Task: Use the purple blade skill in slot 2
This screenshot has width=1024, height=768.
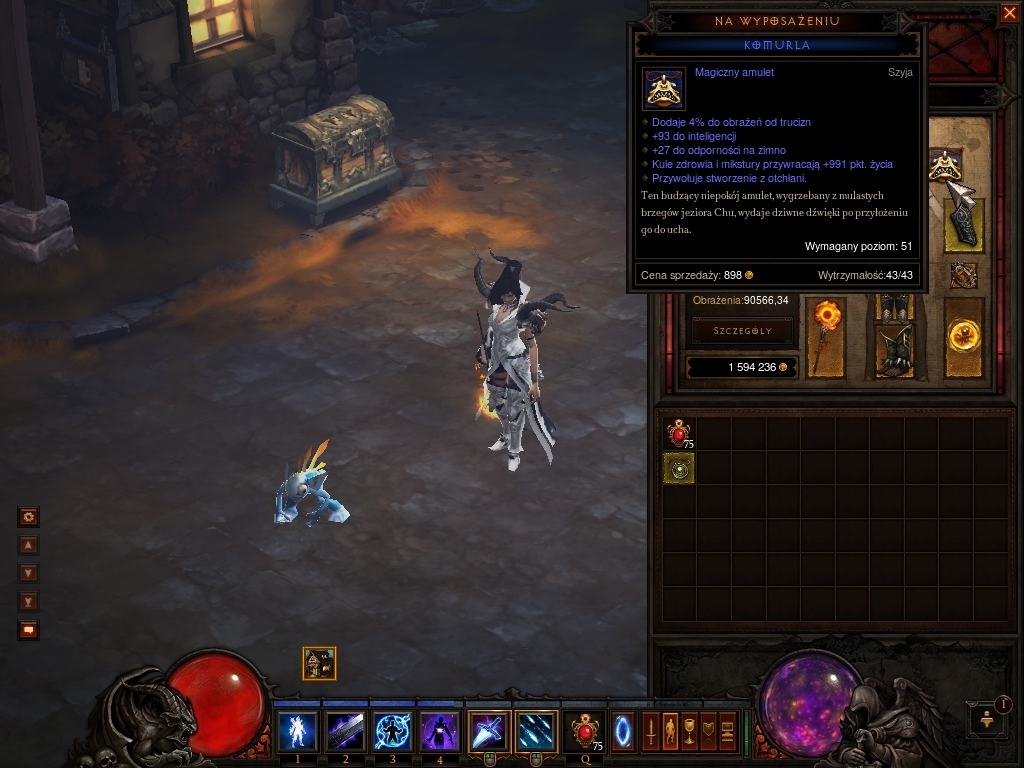Action: pyautogui.click(x=346, y=731)
